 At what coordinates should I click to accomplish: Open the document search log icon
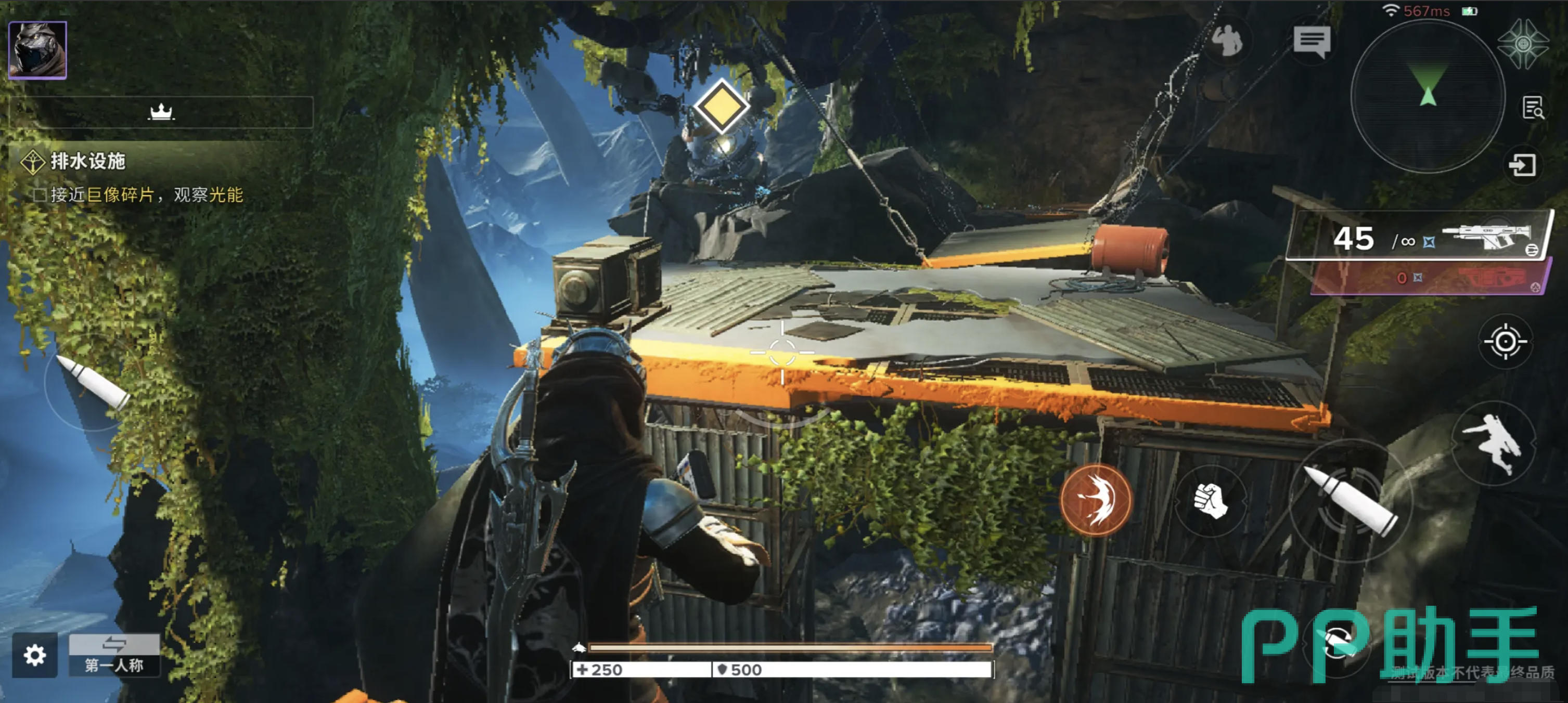pyautogui.click(x=1533, y=108)
